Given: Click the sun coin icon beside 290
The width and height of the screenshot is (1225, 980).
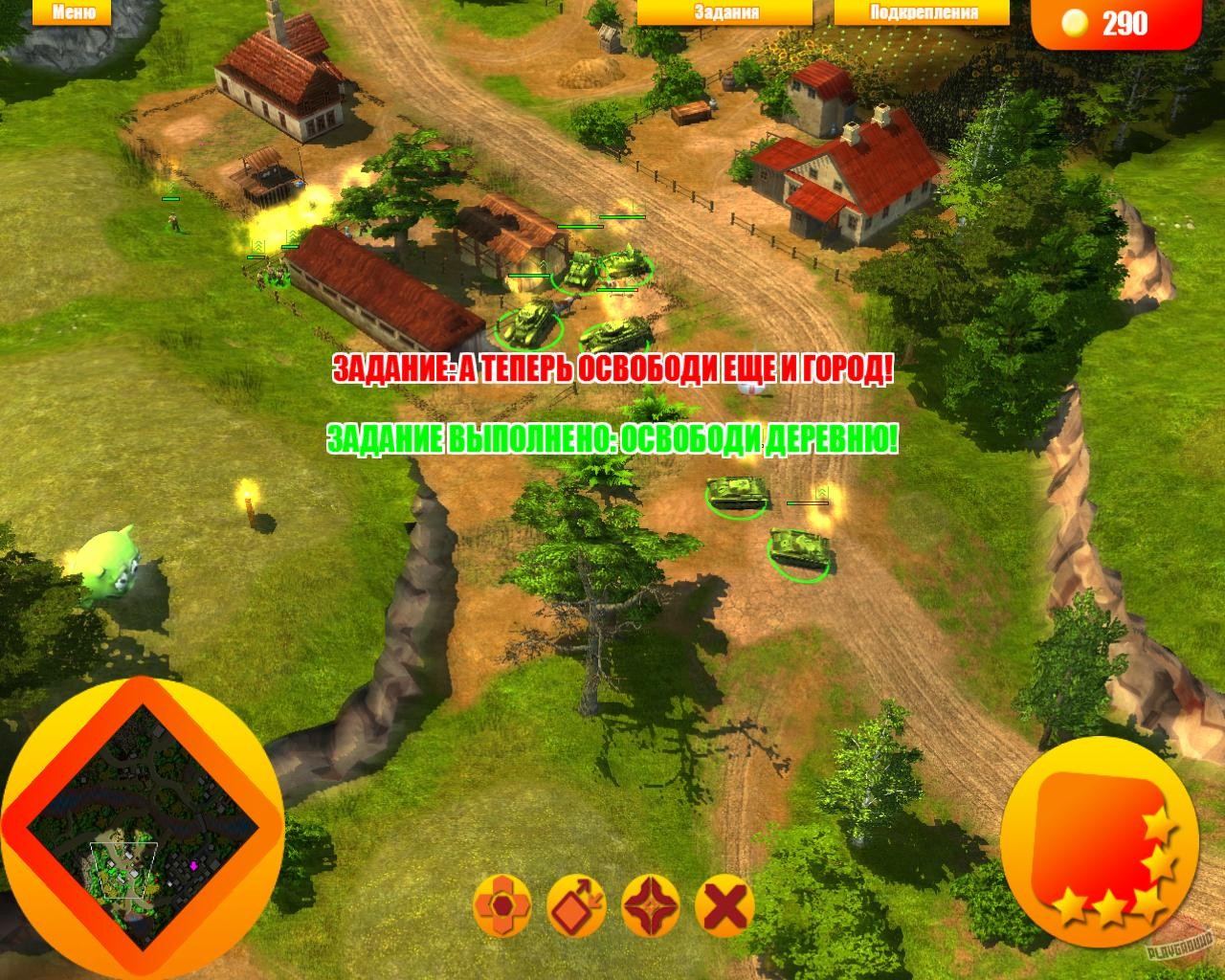Looking at the screenshot, I should (x=1078, y=21).
